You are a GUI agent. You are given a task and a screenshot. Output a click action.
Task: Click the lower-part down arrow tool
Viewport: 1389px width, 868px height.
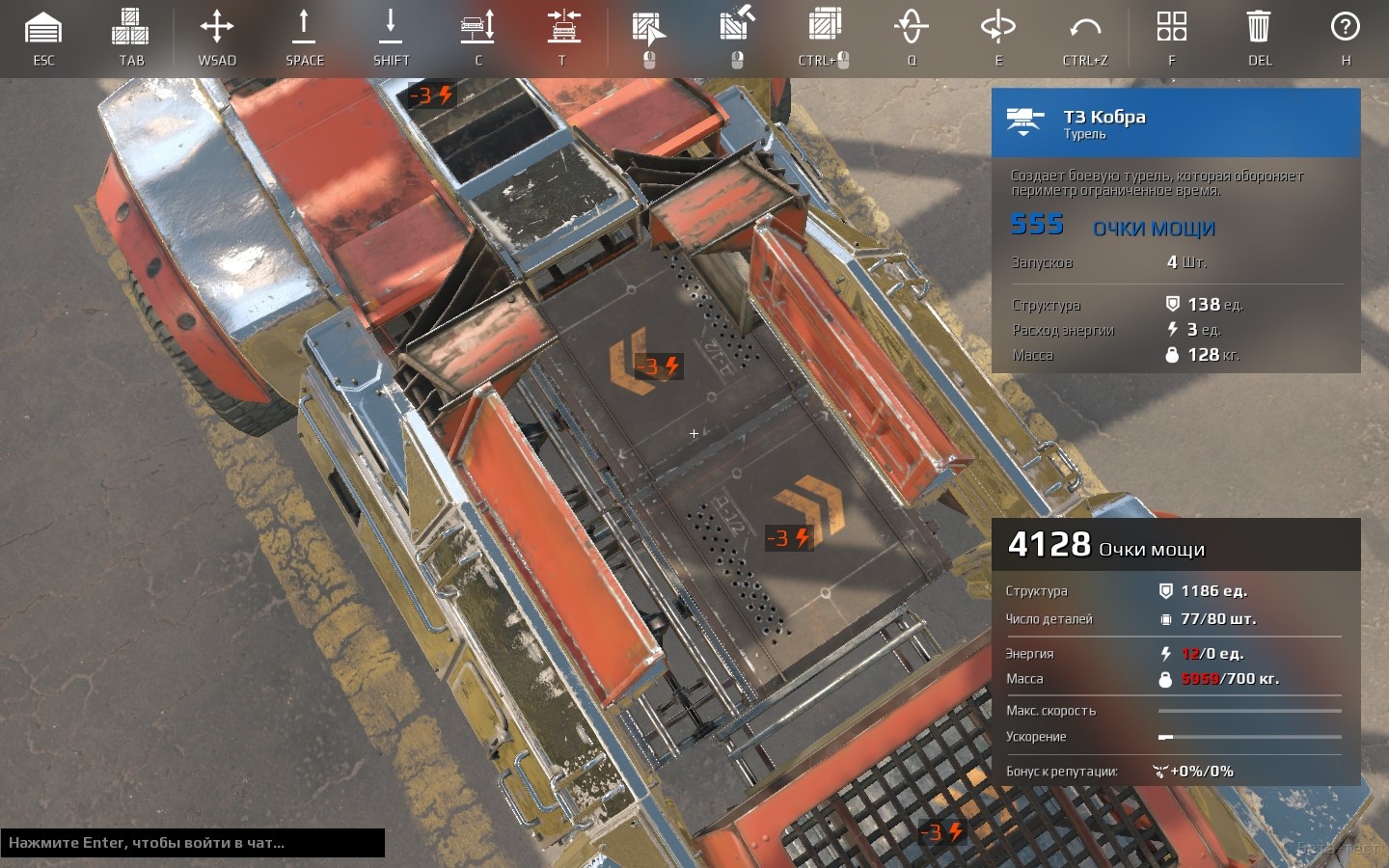tap(391, 27)
